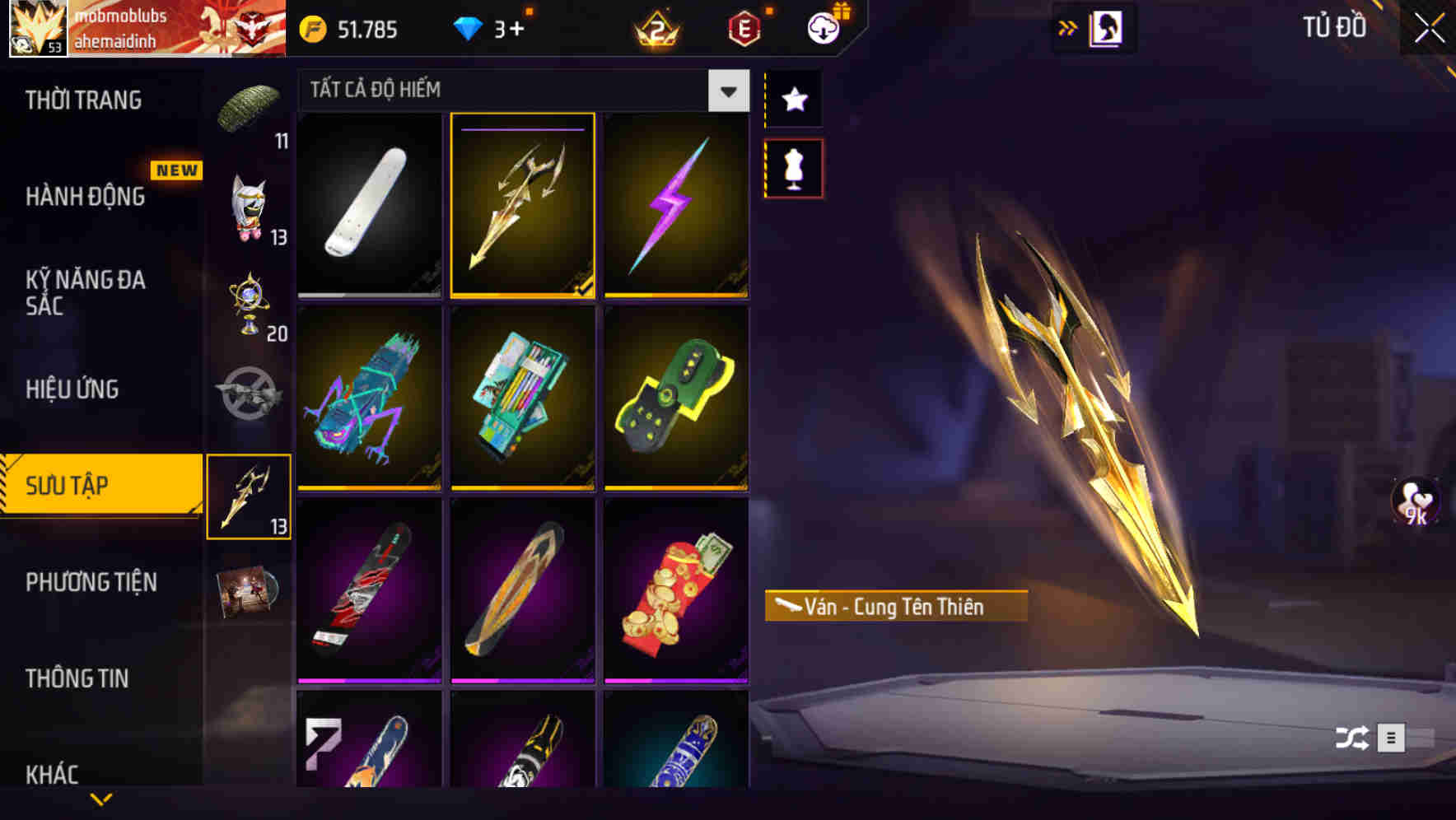
Task: Click the TỦ ĐỒ label at top right
Action: click(1331, 27)
